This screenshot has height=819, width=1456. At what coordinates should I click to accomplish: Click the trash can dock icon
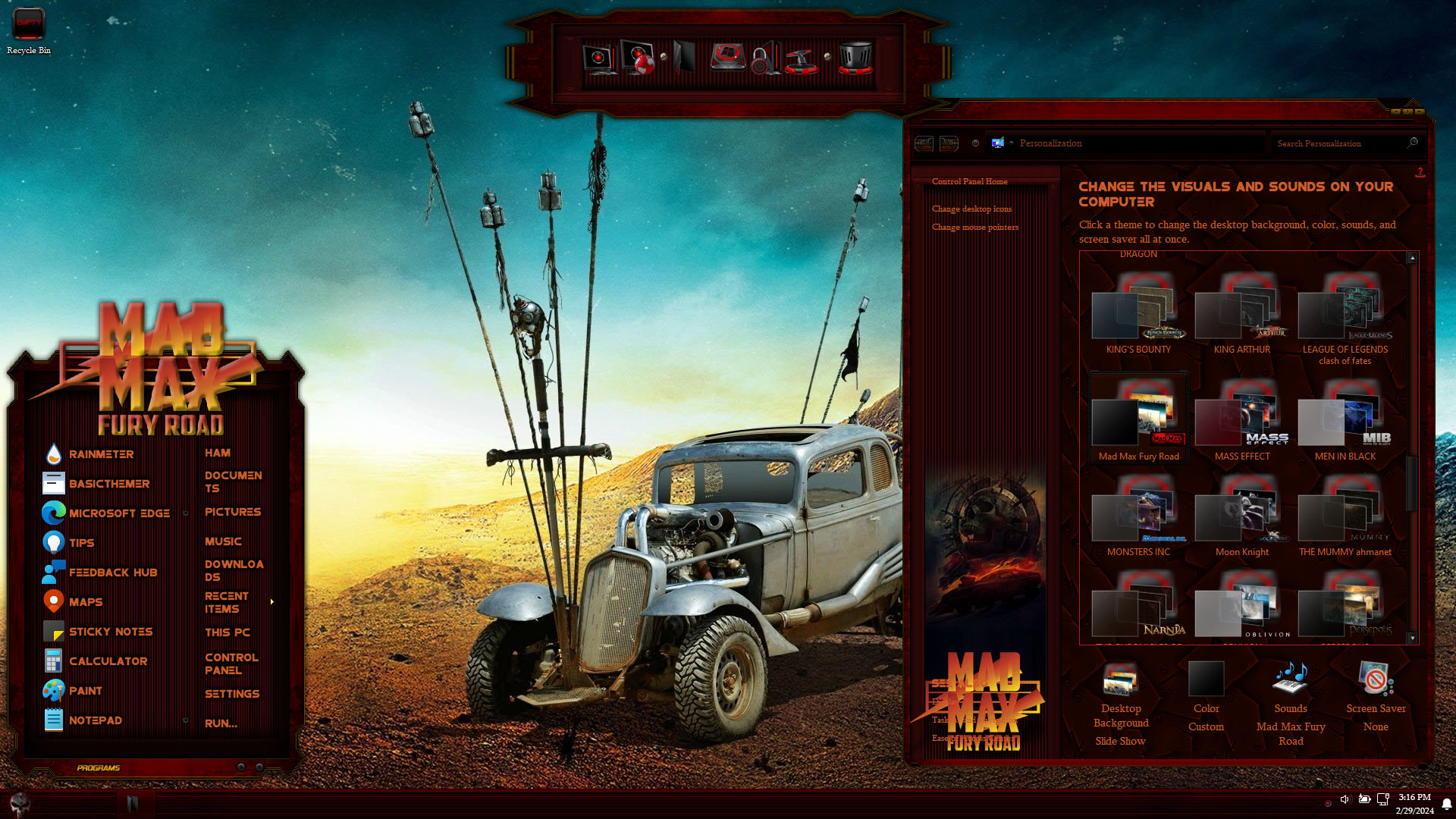click(x=855, y=58)
